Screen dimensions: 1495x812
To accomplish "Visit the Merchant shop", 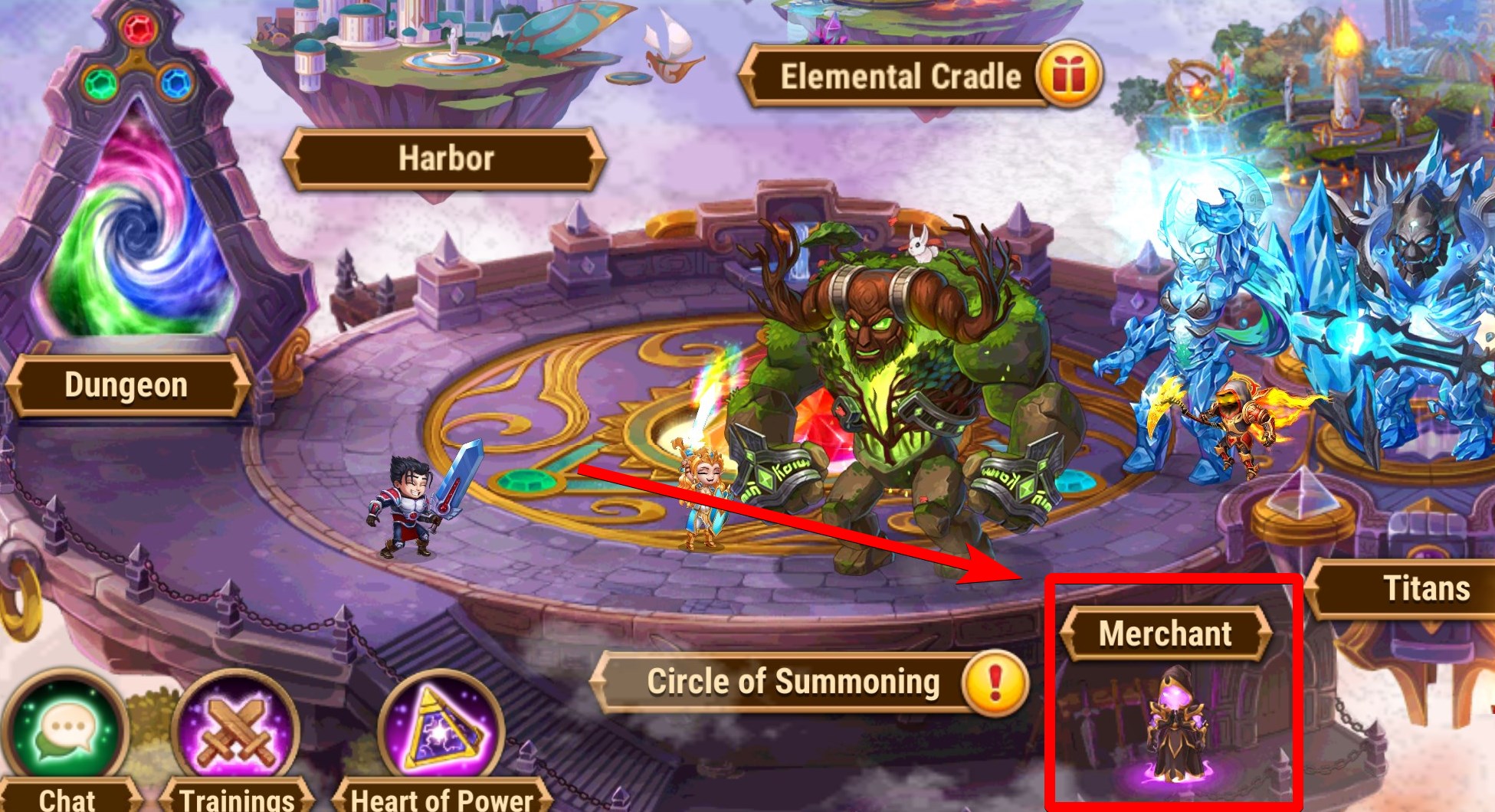I will [1165, 634].
